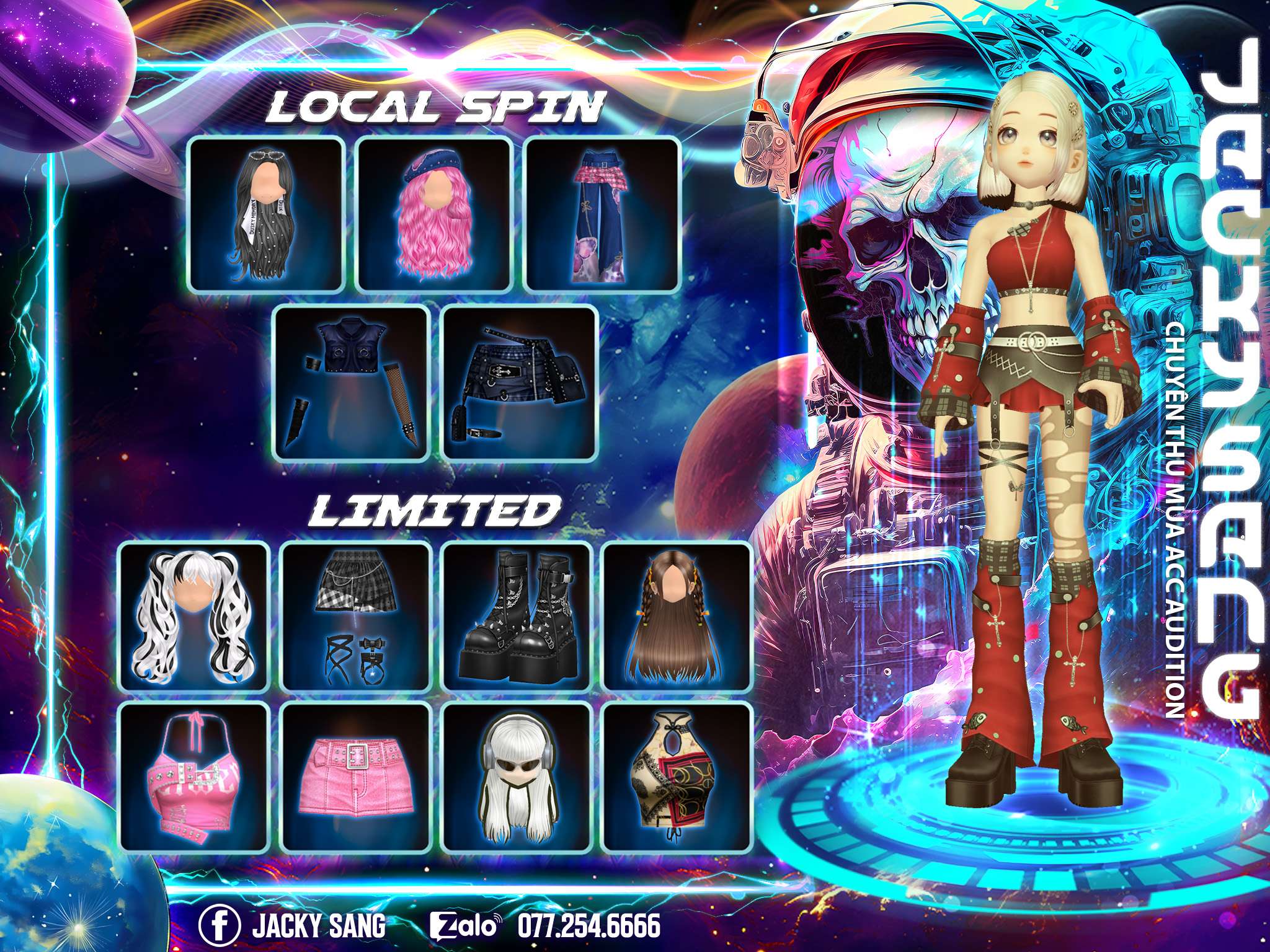This screenshot has height=952, width=1270.
Task: Choose the dark denim belted mini skirt
Action: pos(520,382)
